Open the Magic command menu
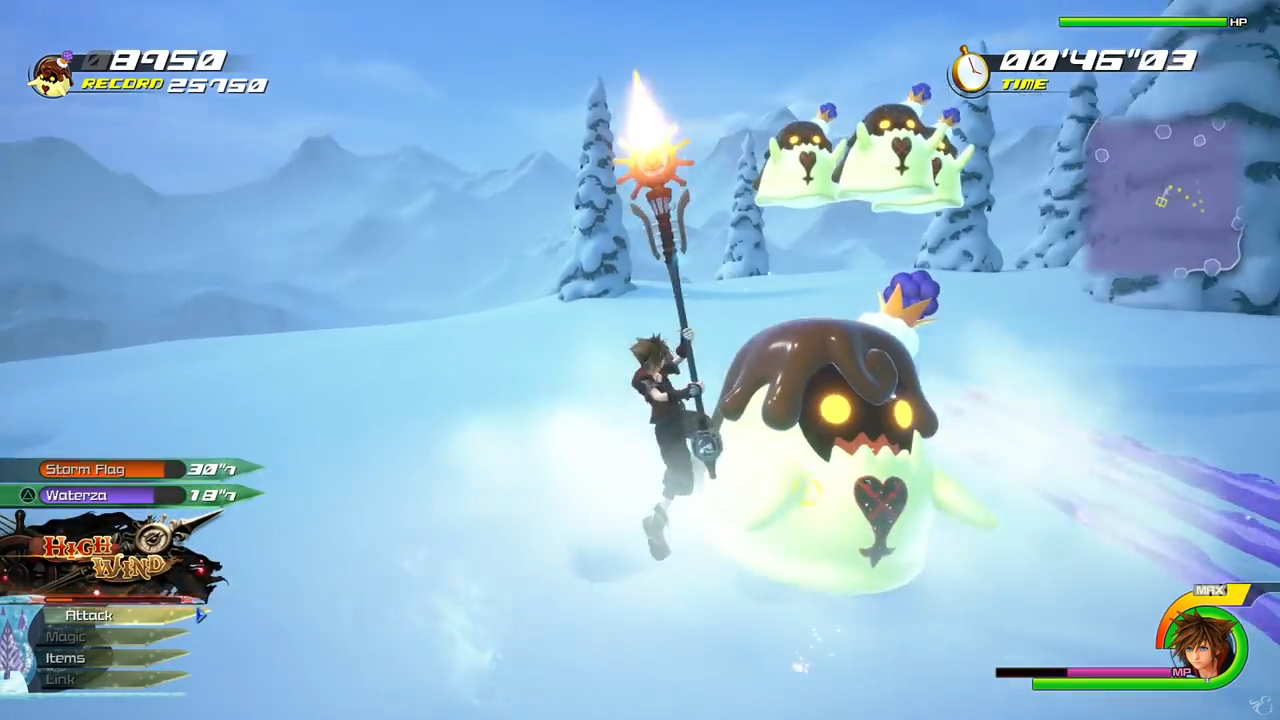 [66, 636]
